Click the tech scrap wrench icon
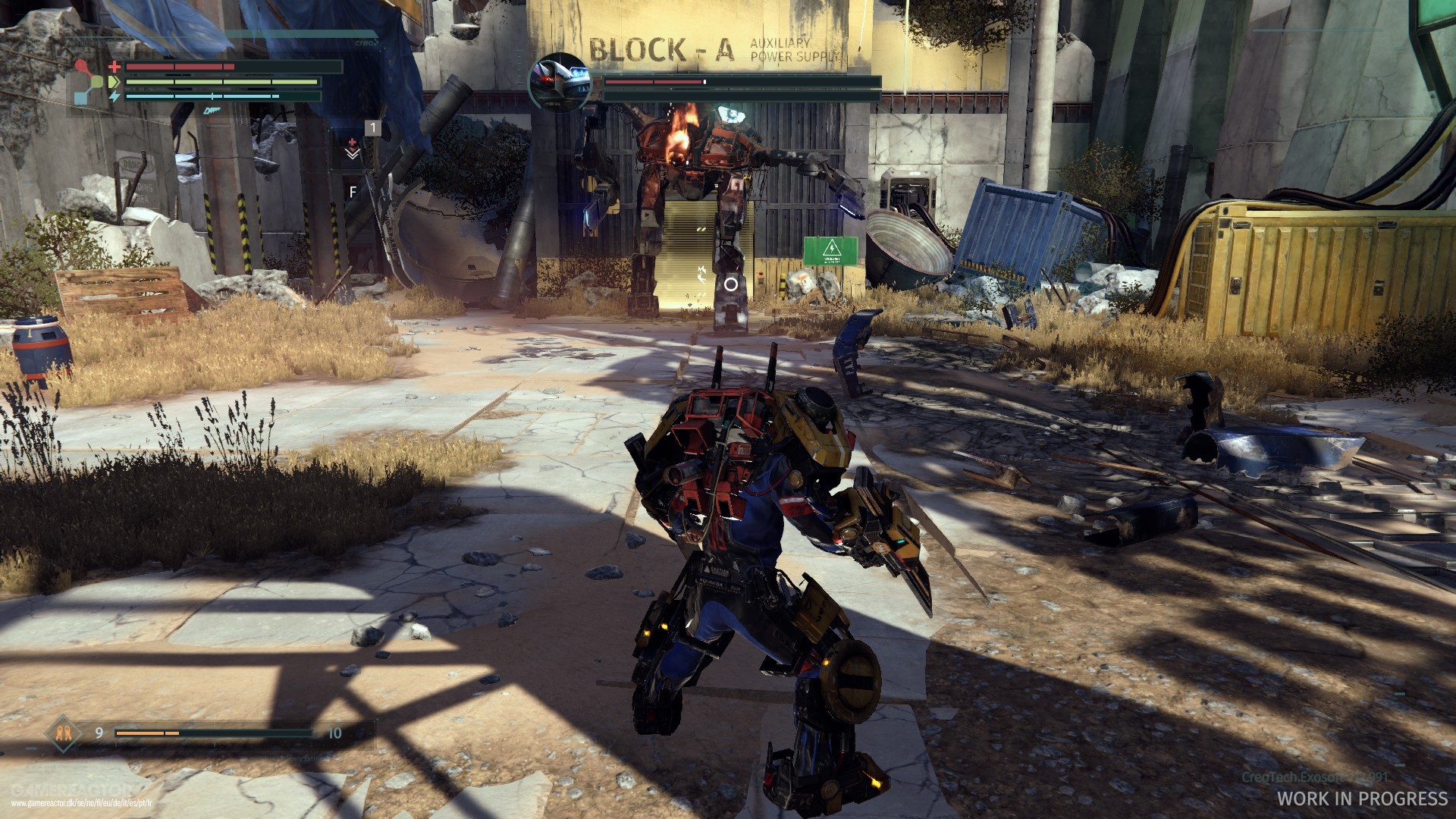1456x819 pixels. click(x=61, y=733)
